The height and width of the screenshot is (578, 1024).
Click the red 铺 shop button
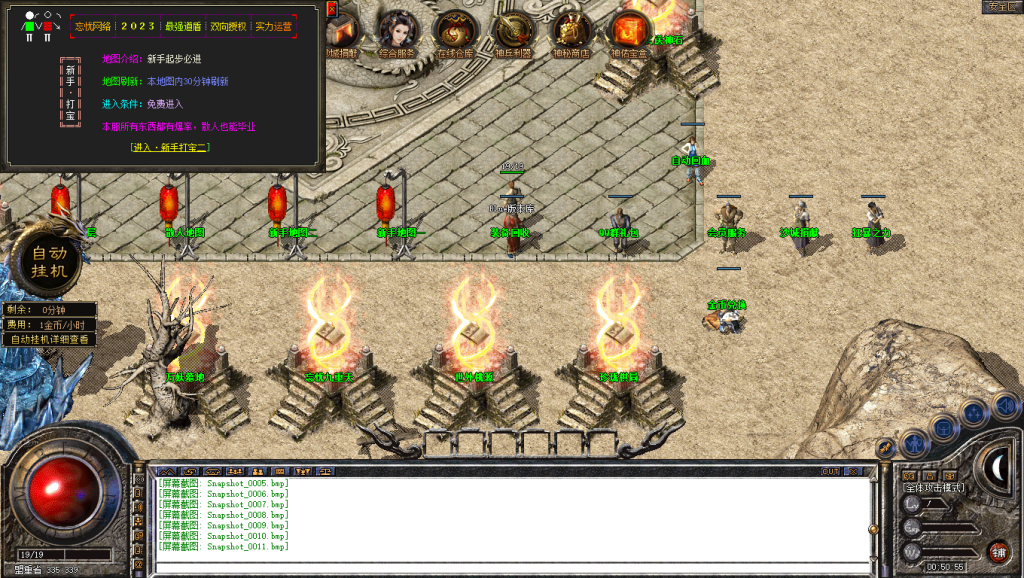coord(997,551)
